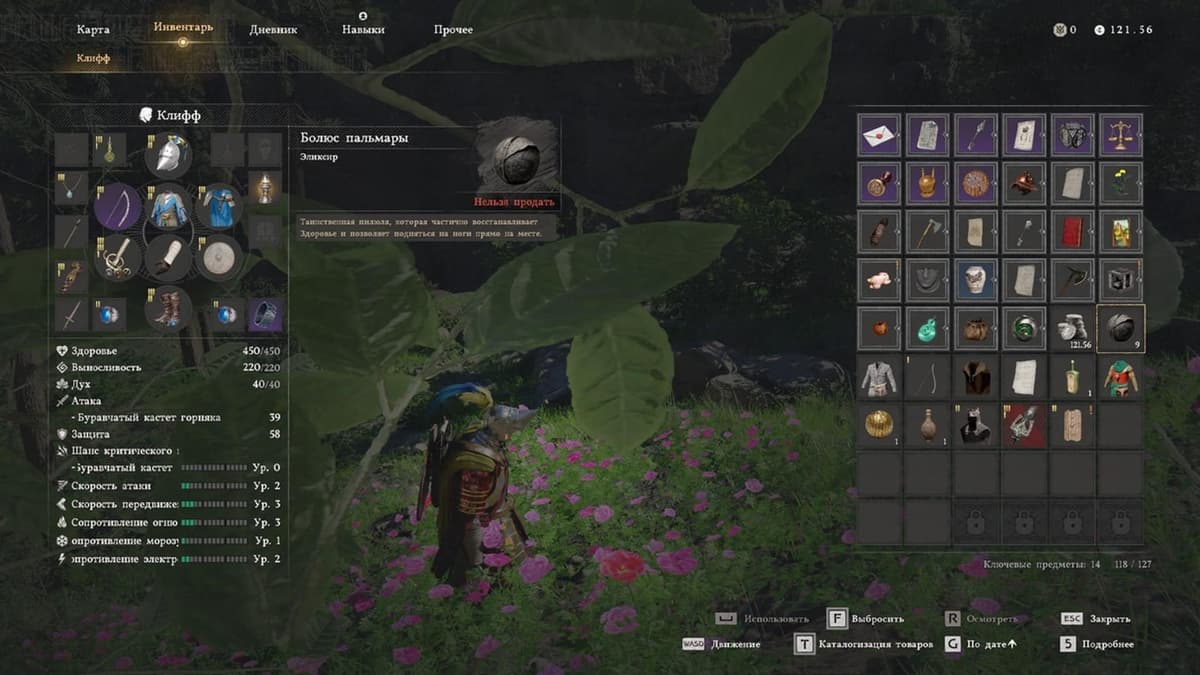Open the Дневник tab
The image size is (1200, 675).
coord(273,30)
